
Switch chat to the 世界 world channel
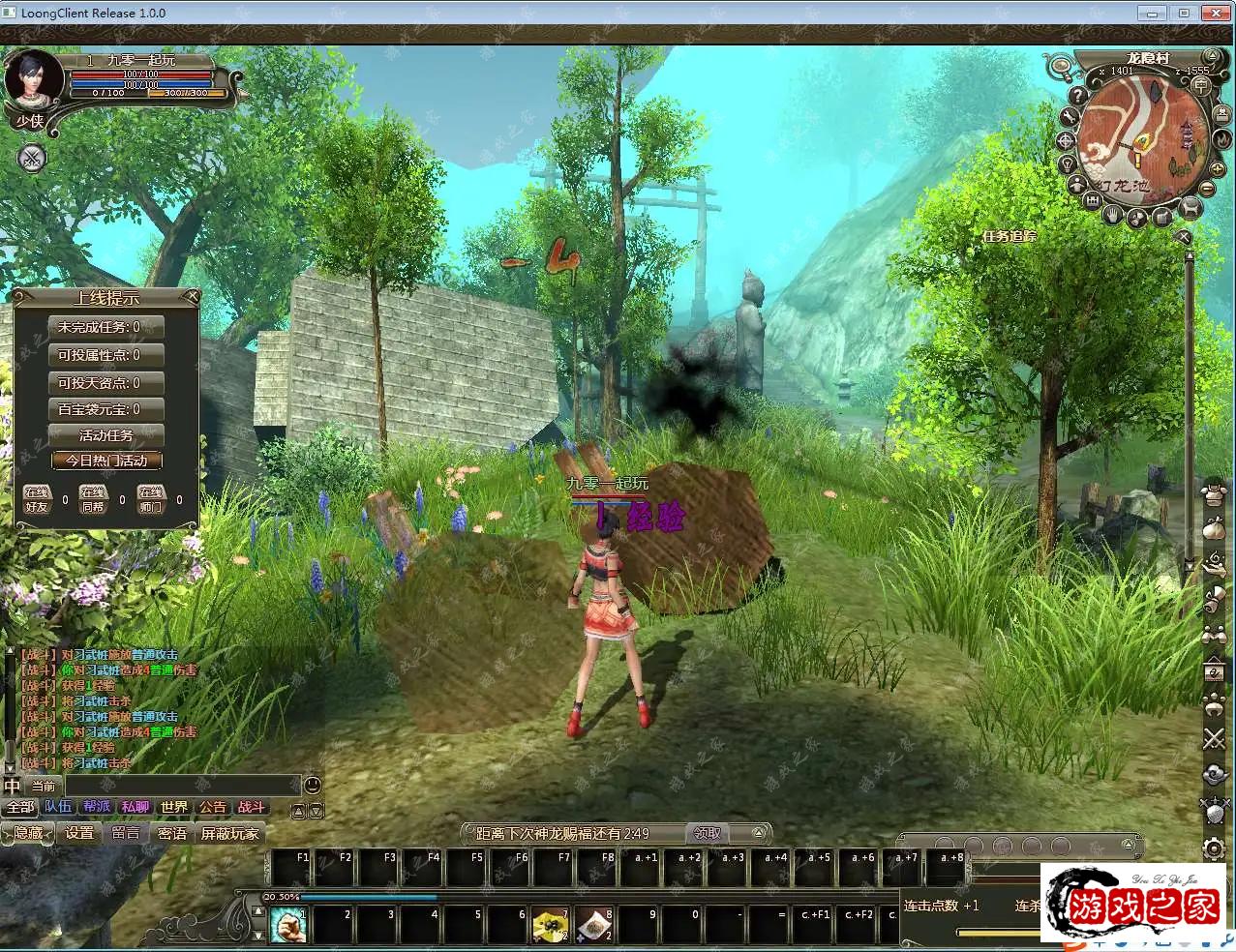click(174, 807)
